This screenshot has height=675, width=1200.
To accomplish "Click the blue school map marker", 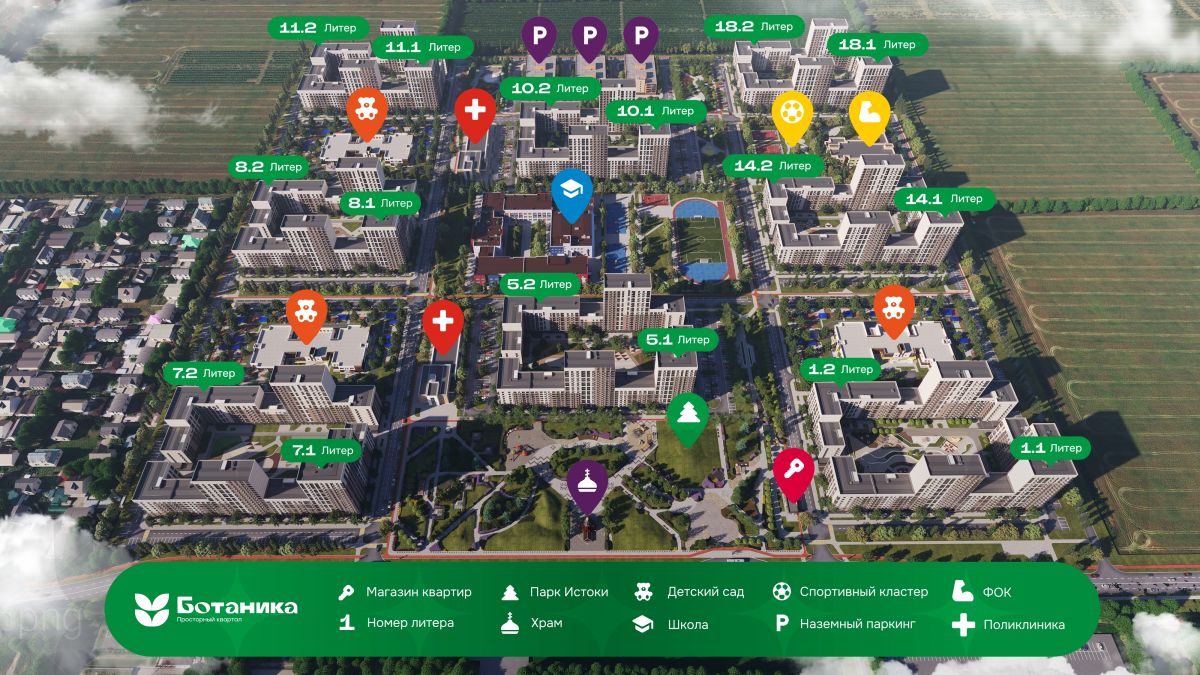I will pyautogui.click(x=571, y=191).
